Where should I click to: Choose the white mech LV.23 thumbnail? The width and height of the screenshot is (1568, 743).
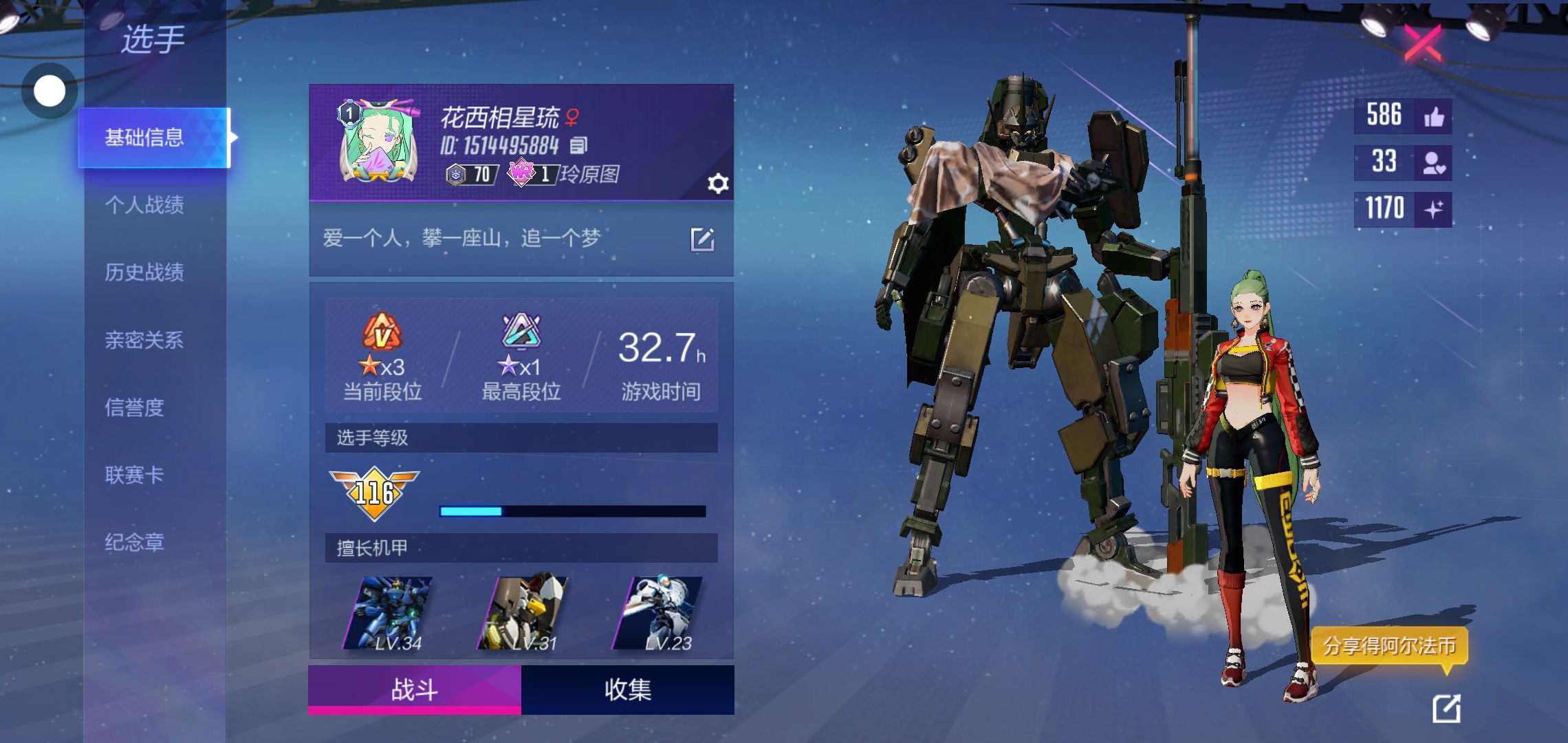(658, 614)
